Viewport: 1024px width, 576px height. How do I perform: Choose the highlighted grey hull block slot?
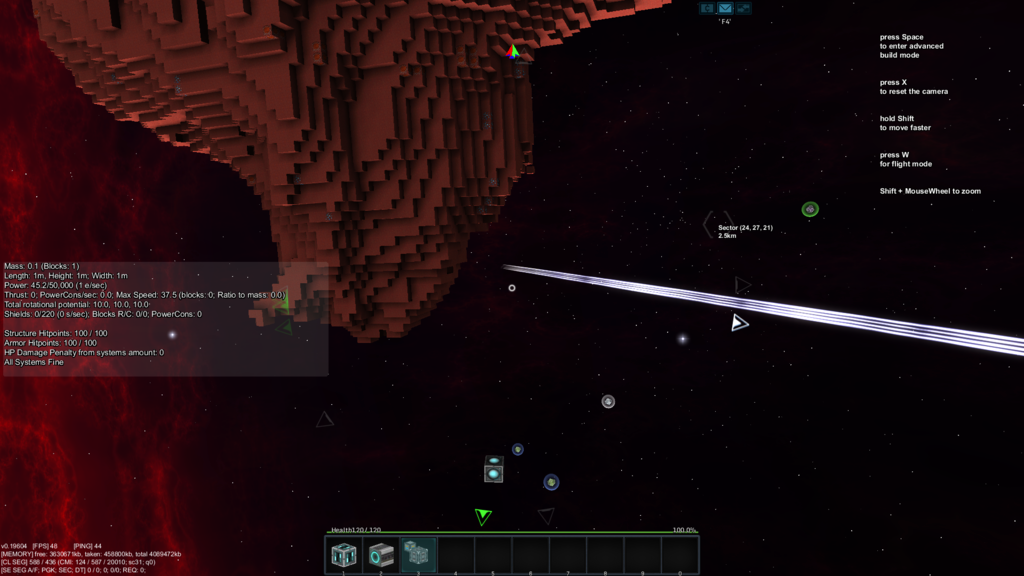tap(418, 554)
